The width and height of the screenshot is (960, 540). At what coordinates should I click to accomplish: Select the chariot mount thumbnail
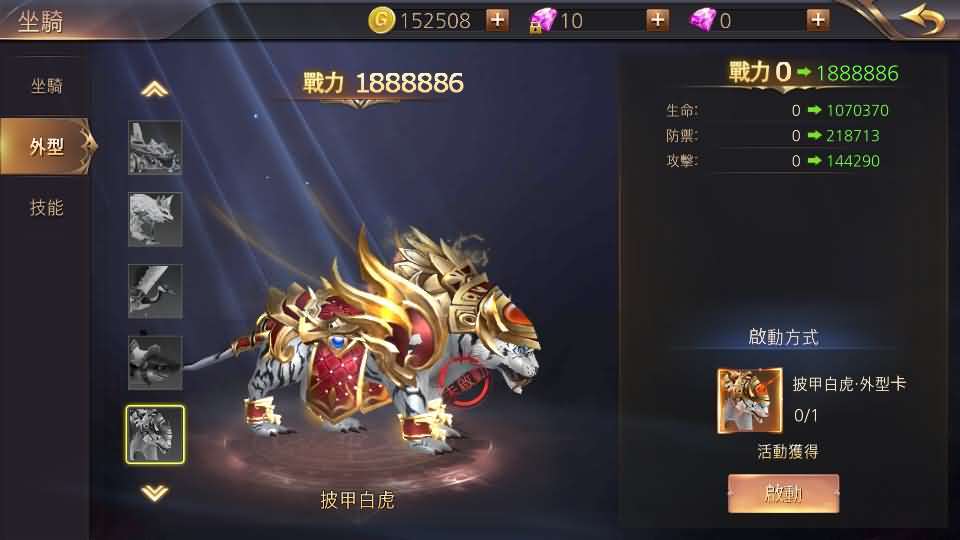click(155, 148)
